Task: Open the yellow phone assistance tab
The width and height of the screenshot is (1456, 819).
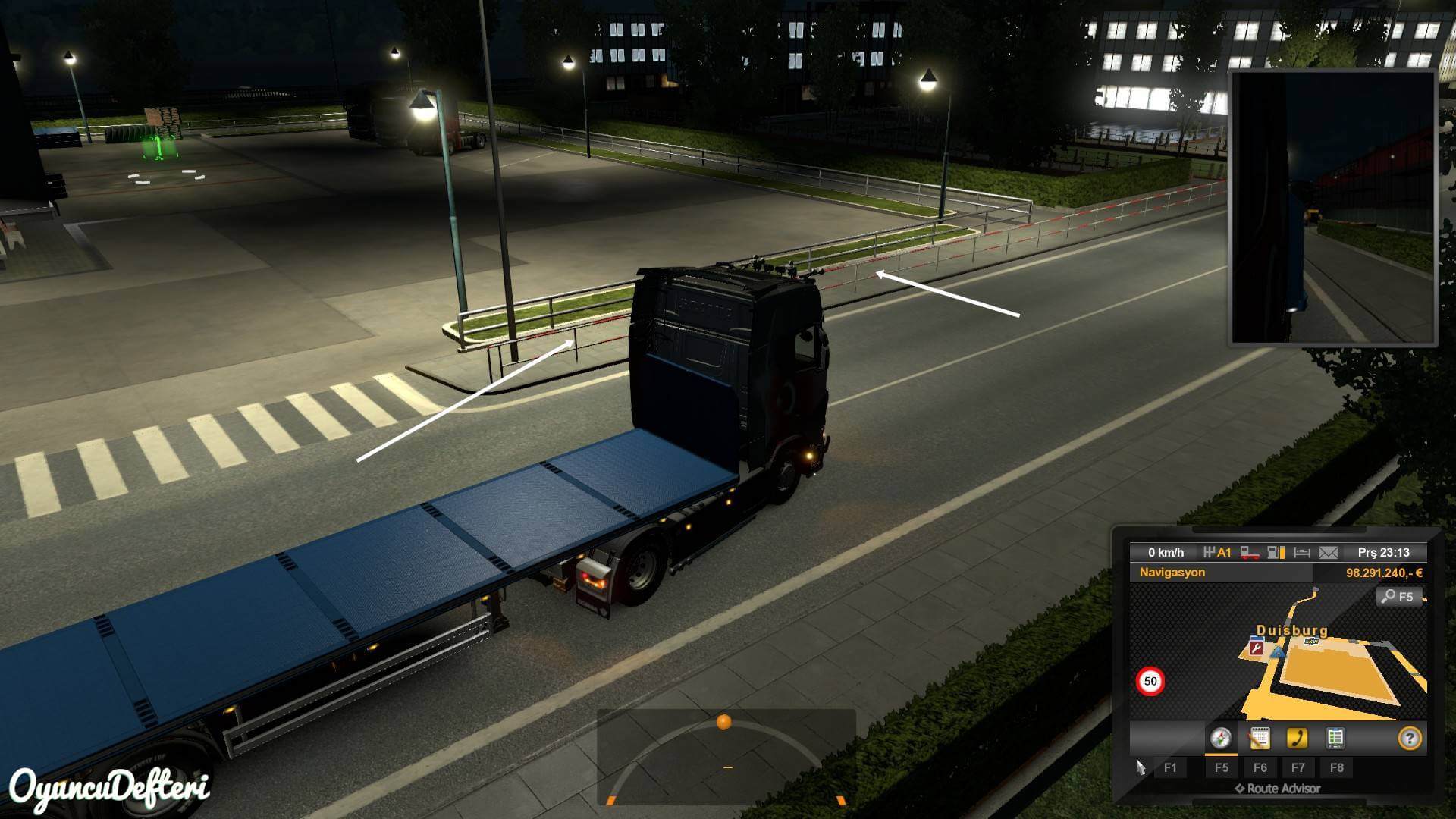Action: point(1297,738)
